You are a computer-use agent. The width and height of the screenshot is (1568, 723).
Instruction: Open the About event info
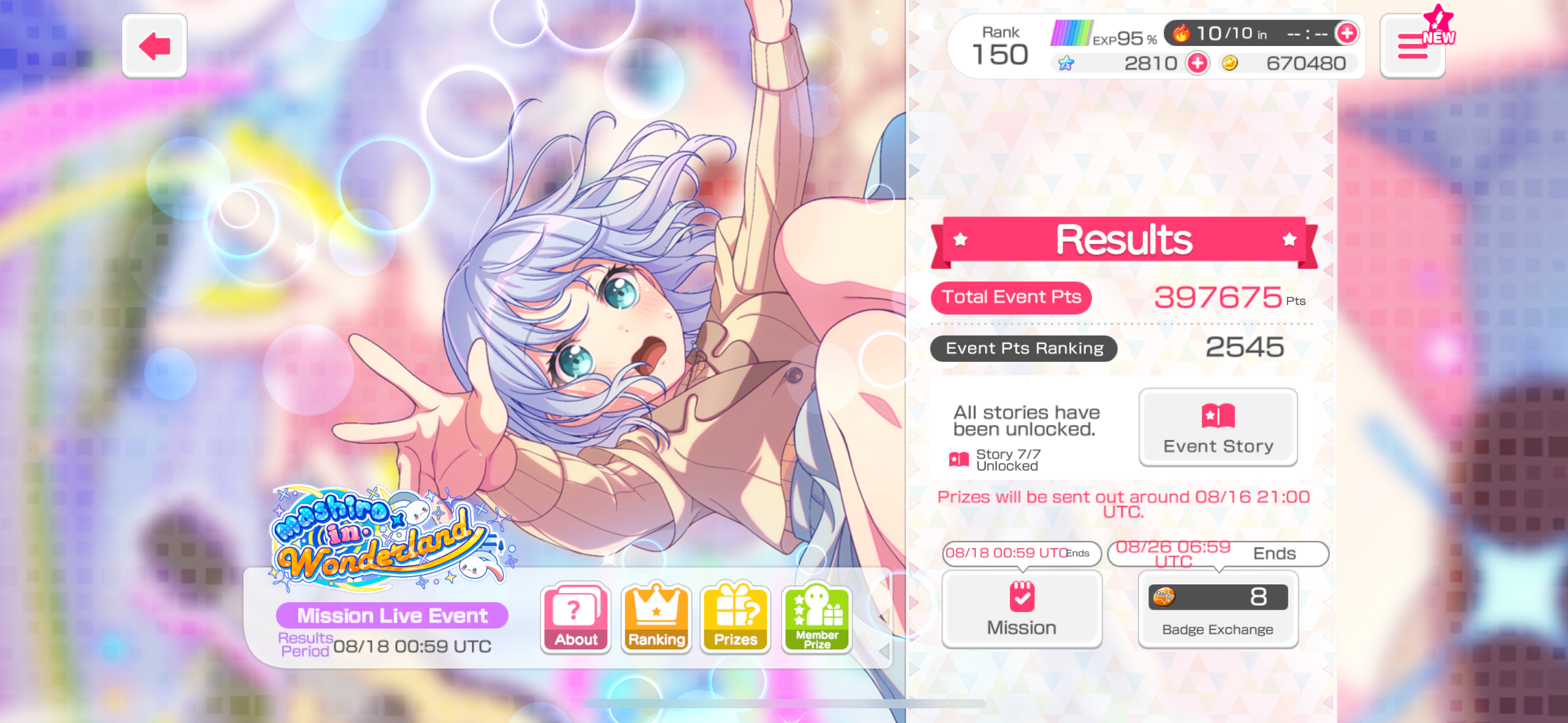575,618
